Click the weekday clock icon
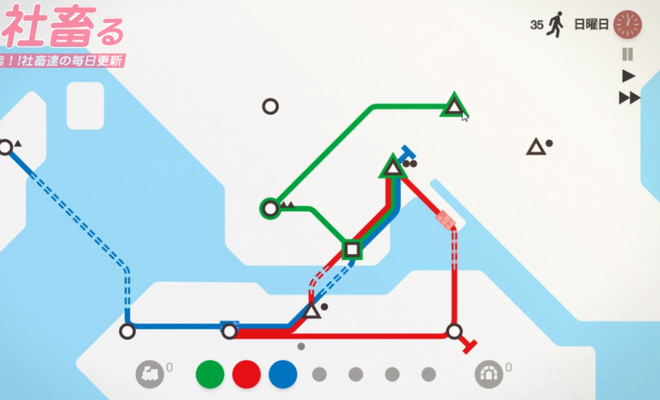Image resolution: width=660 pixels, height=400 pixels. point(627,23)
